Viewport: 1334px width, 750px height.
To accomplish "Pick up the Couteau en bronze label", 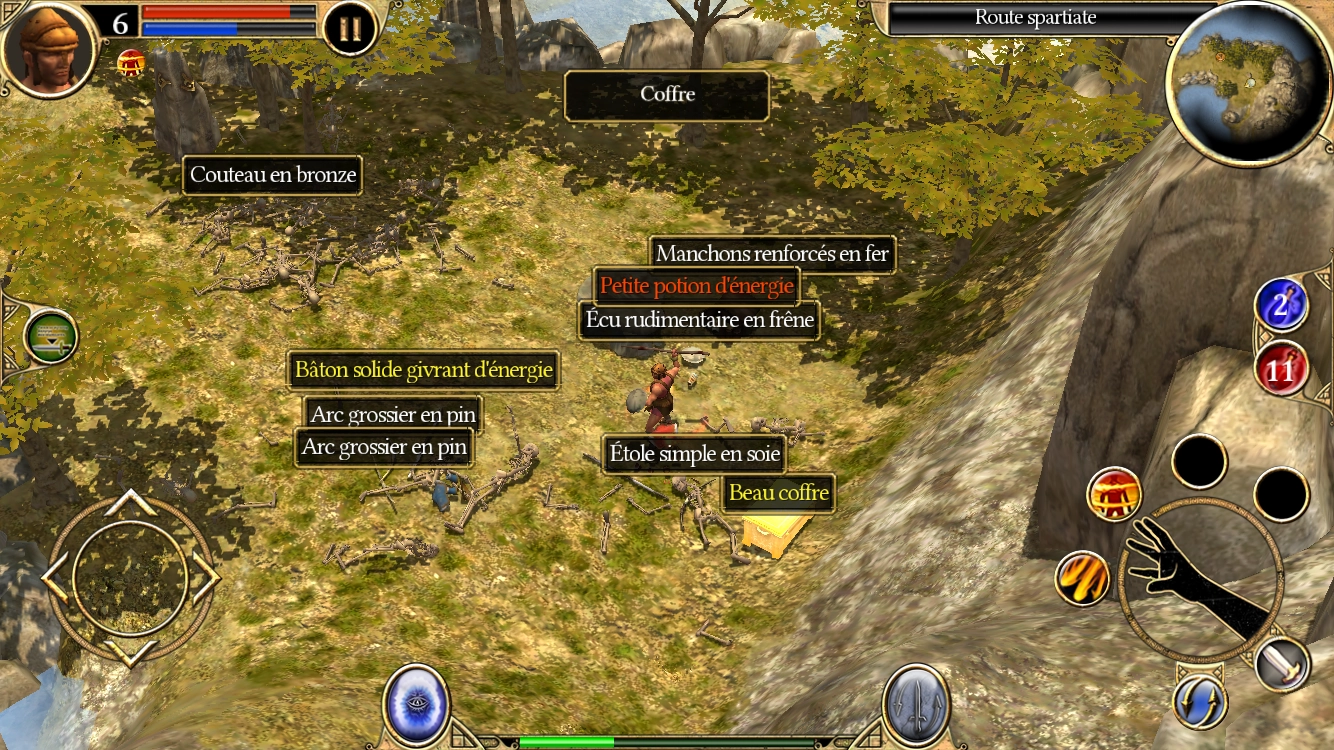I will click(273, 175).
